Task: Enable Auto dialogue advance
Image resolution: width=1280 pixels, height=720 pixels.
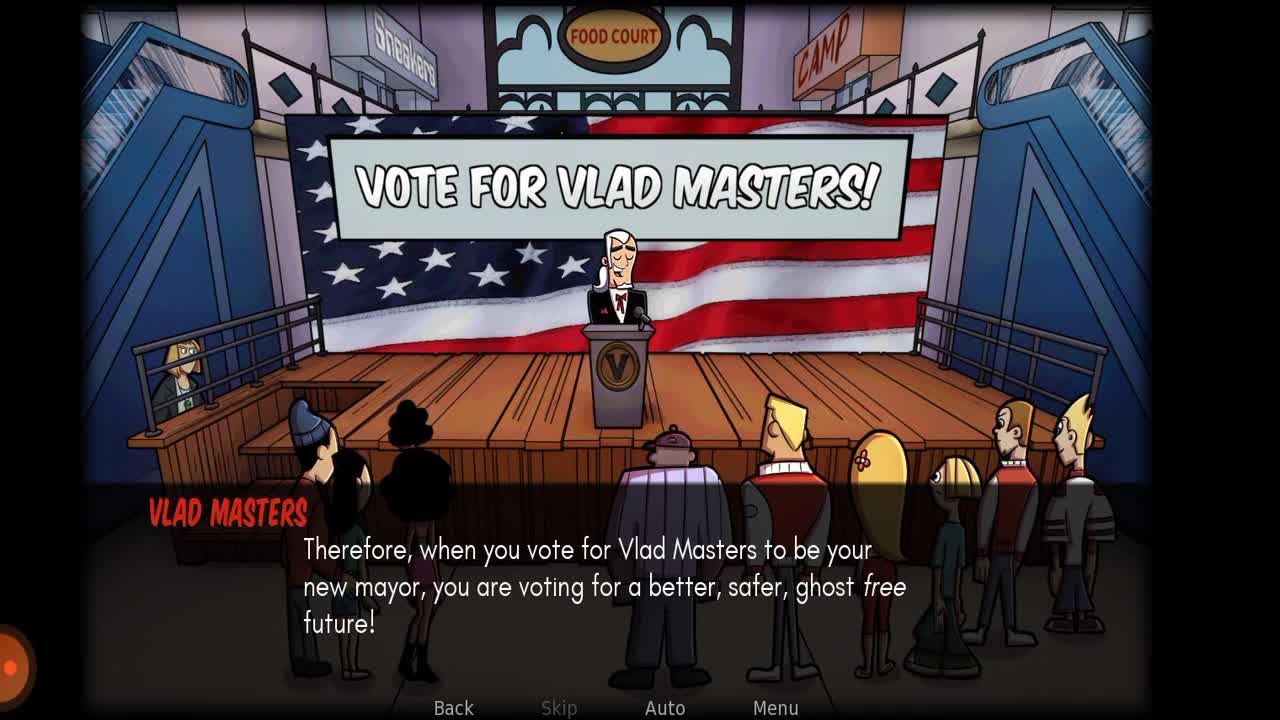Action: click(665, 707)
